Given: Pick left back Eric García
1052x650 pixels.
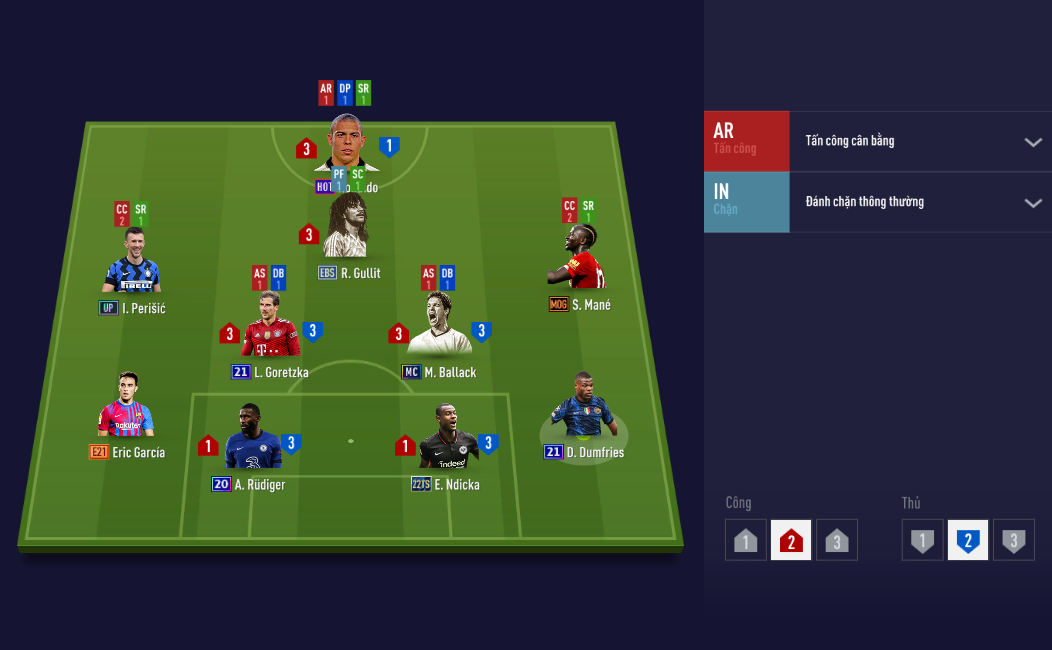Looking at the screenshot, I should (125, 407).
